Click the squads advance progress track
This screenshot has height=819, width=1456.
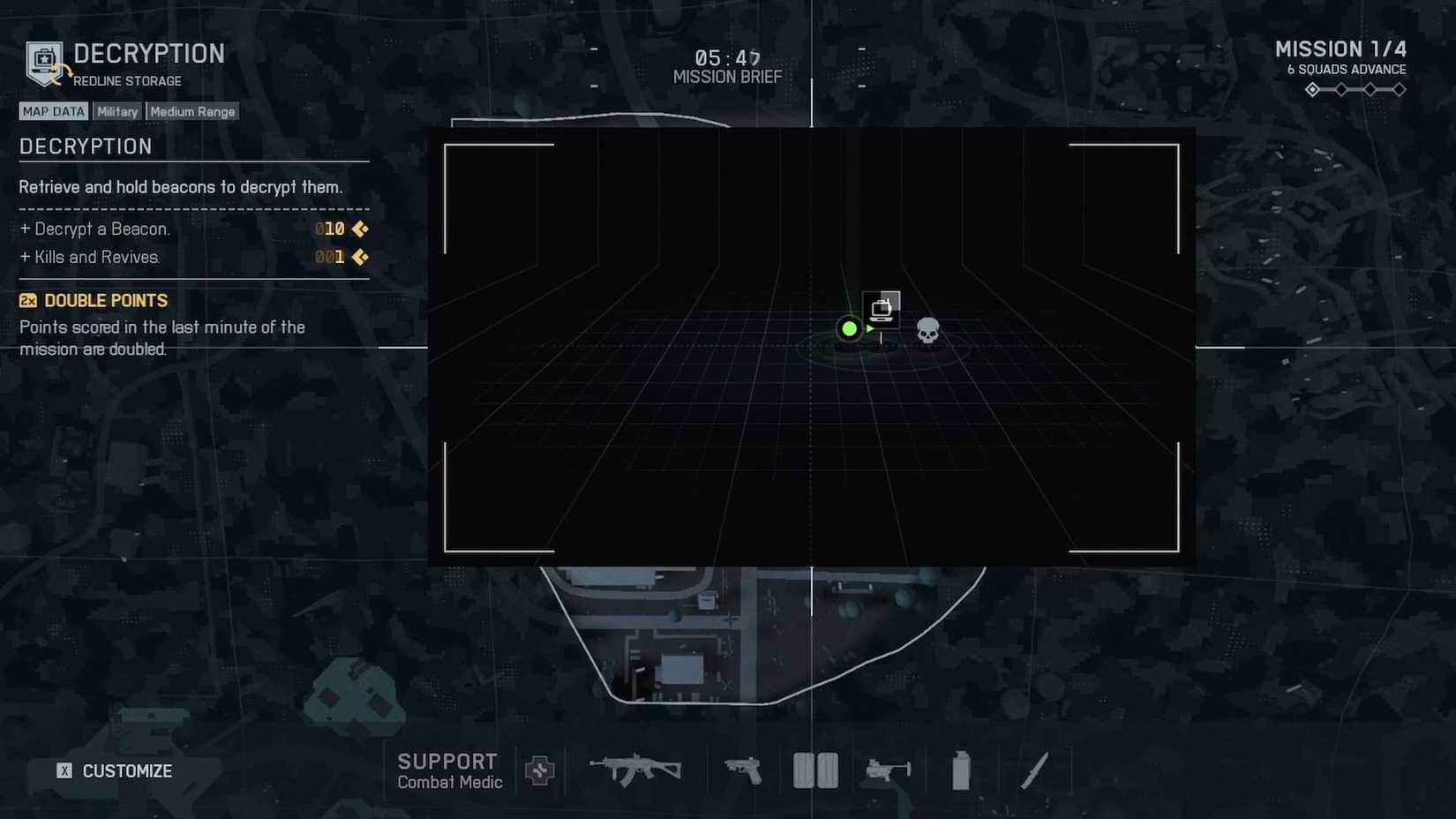pyautogui.click(x=1354, y=89)
